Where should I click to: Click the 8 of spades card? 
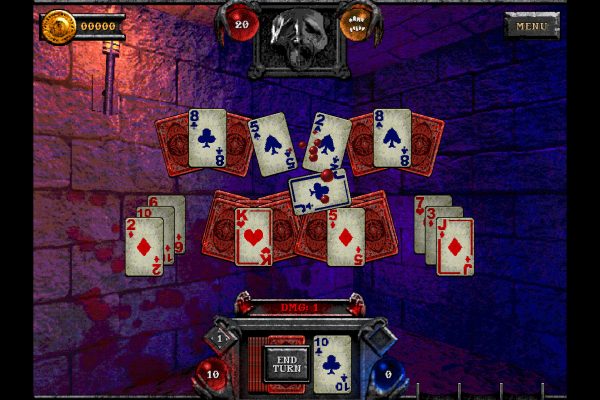coord(392,137)
